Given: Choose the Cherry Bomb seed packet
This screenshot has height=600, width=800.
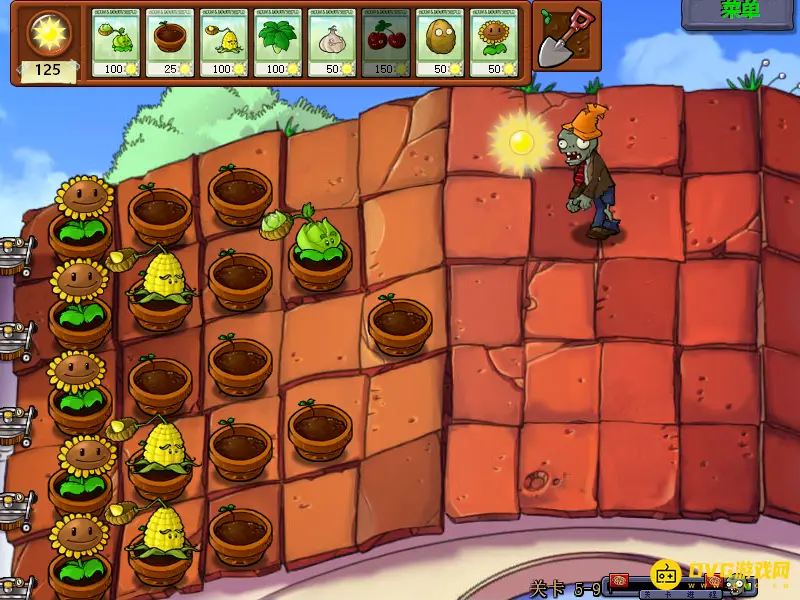Looking at the screenshot, I should (386, 43).
